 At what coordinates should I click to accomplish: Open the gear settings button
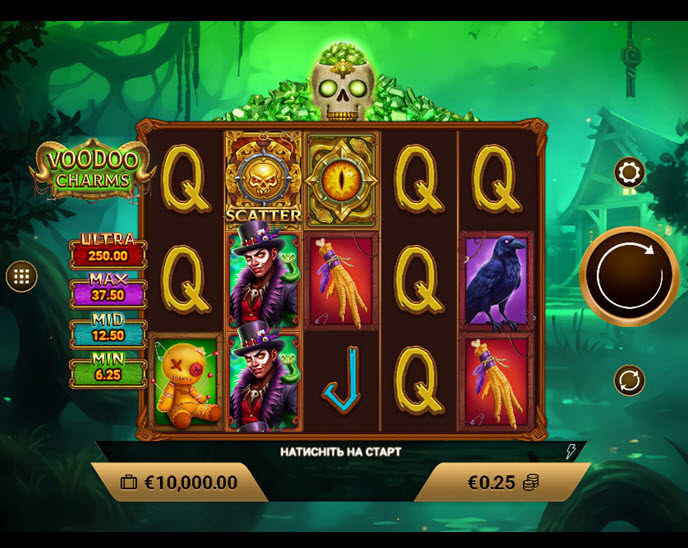coord(629,173)
